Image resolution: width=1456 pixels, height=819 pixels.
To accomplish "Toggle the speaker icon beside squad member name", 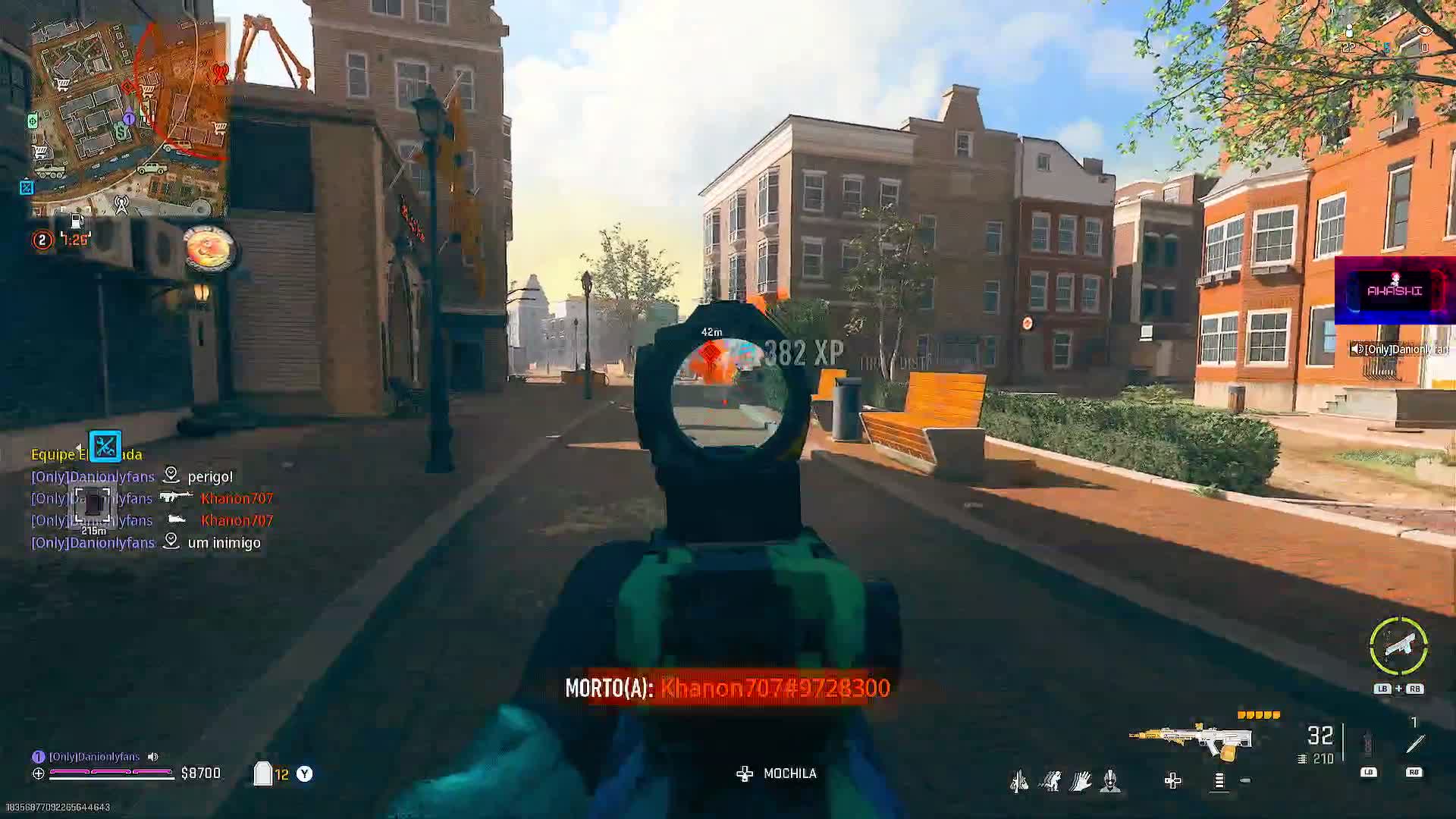I will point(153,757).
